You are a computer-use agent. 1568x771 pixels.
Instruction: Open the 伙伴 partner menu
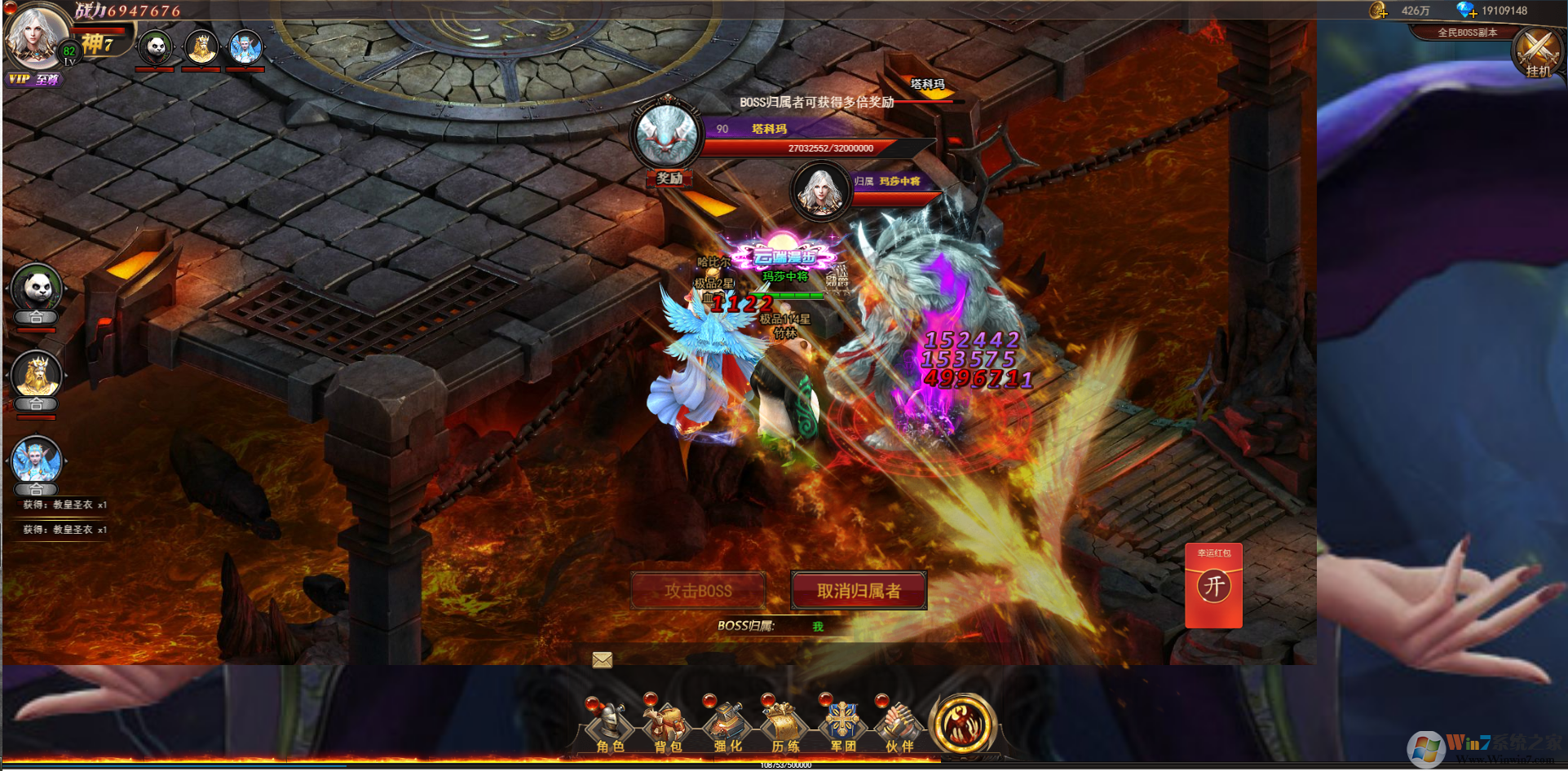coord(899,726)
